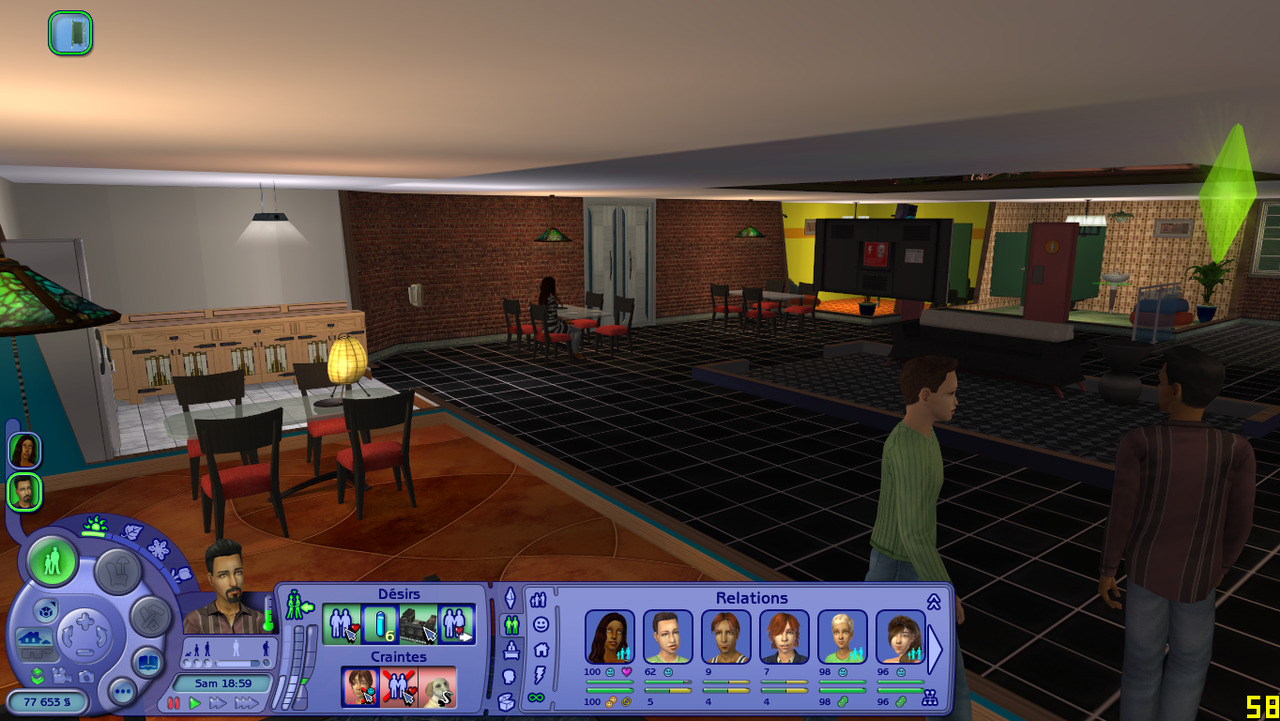Image resolution: width=1280 pixels, height=721 pixels.
Task: Set game speed to triple fast-forward
Action: (246, 704)
